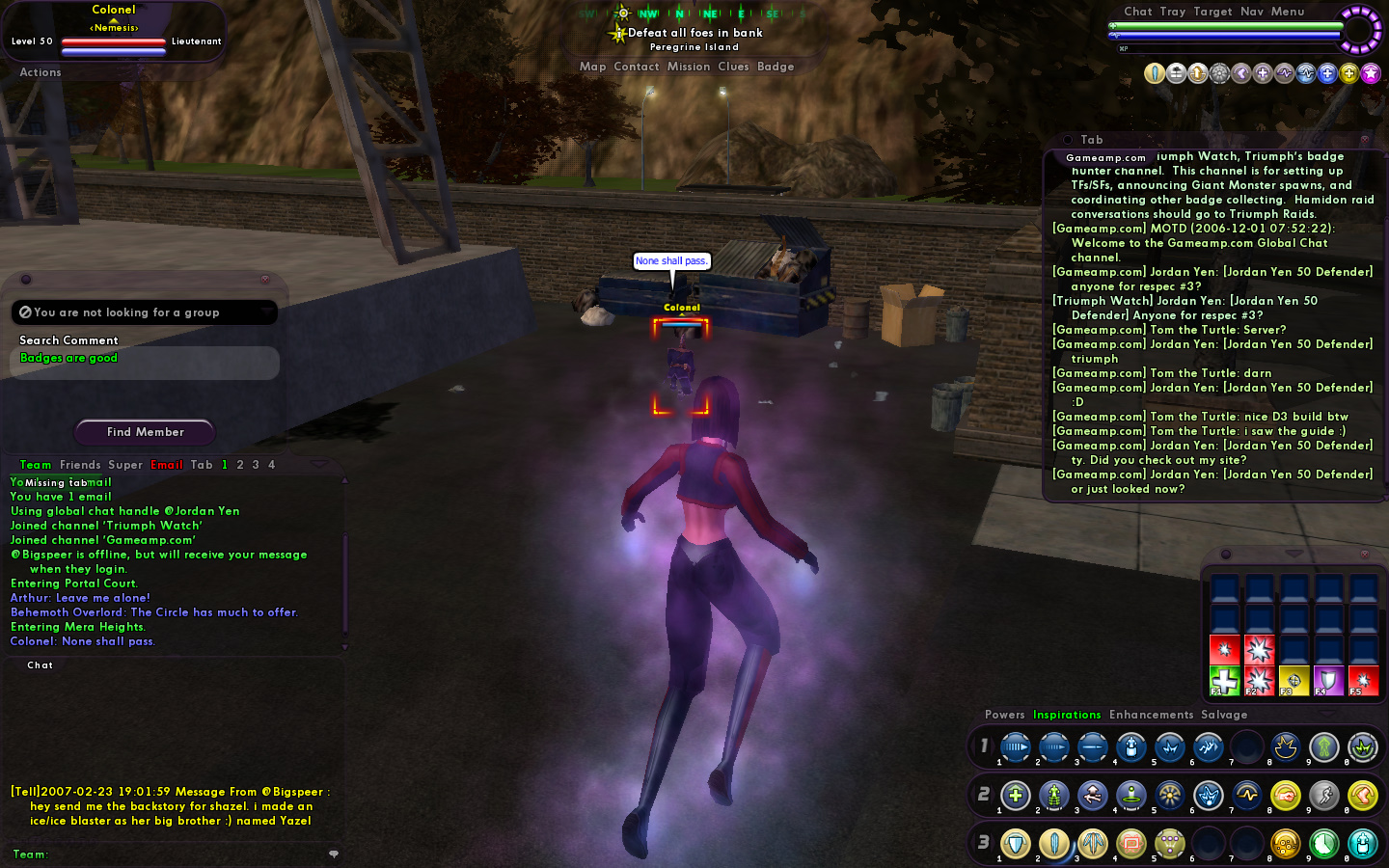Show the Mission panel

pos(688,67)
